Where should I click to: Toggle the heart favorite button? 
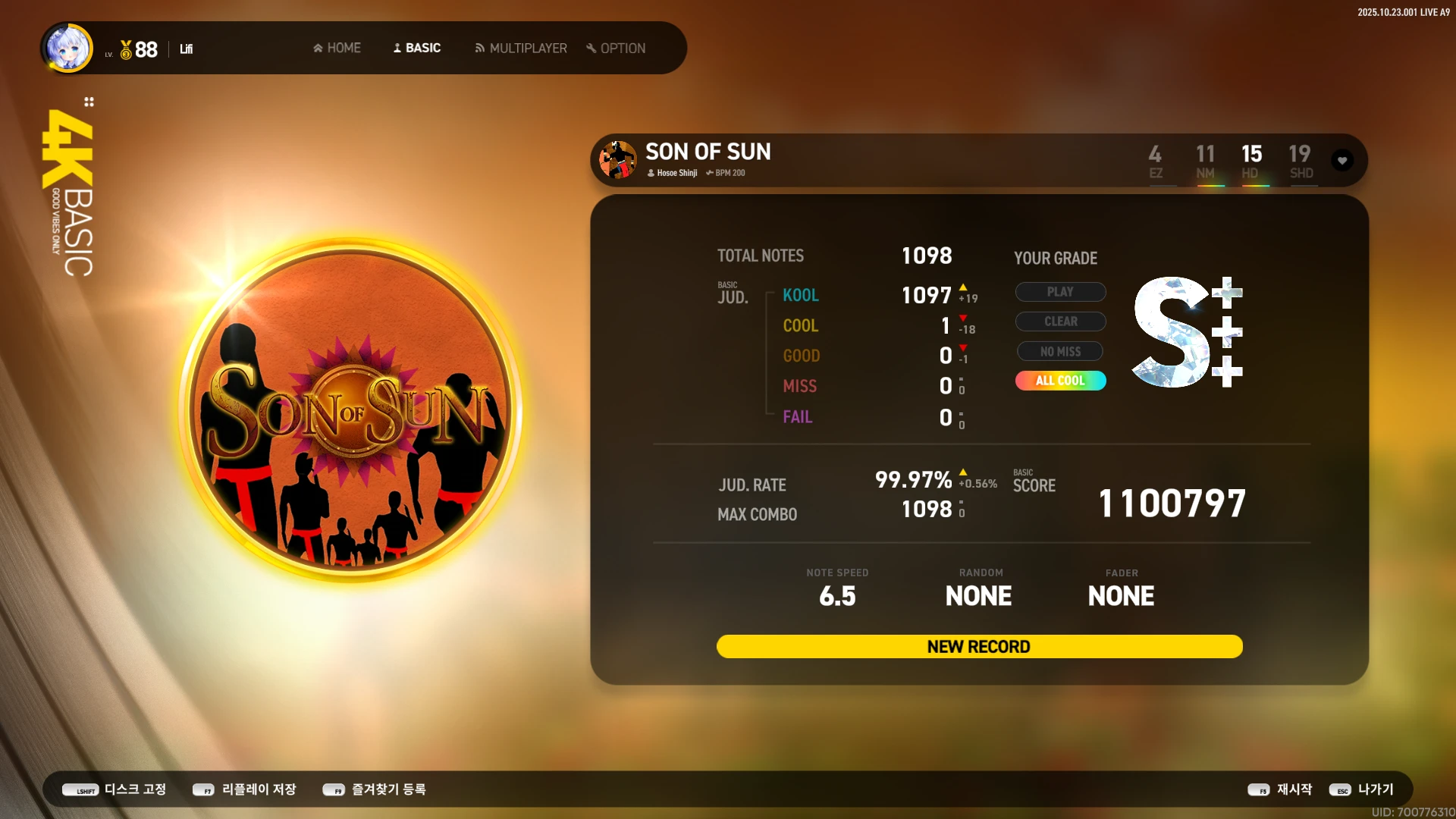point(1342,161)
